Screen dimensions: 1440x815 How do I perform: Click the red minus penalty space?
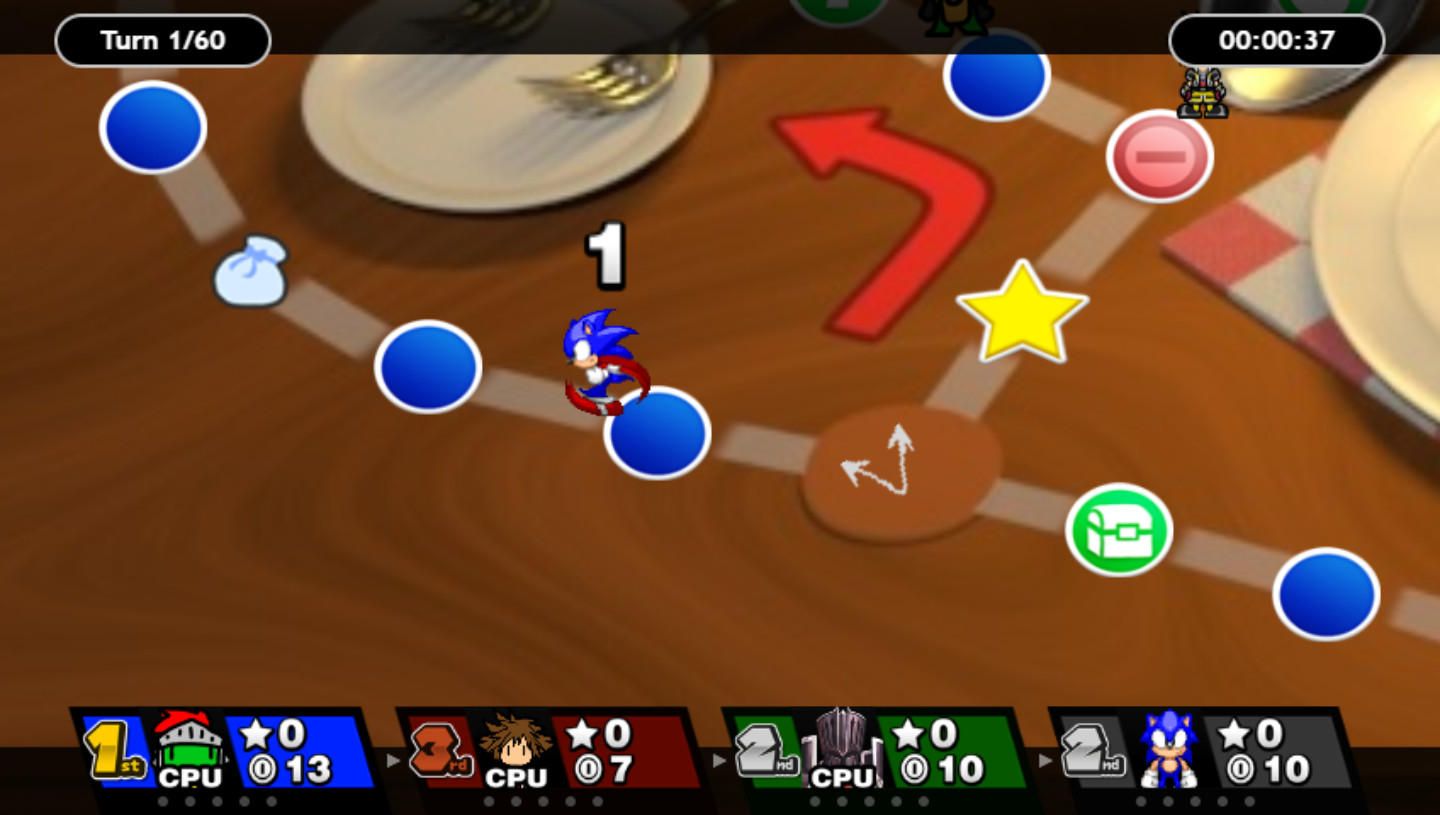[x=1158, y=156]
